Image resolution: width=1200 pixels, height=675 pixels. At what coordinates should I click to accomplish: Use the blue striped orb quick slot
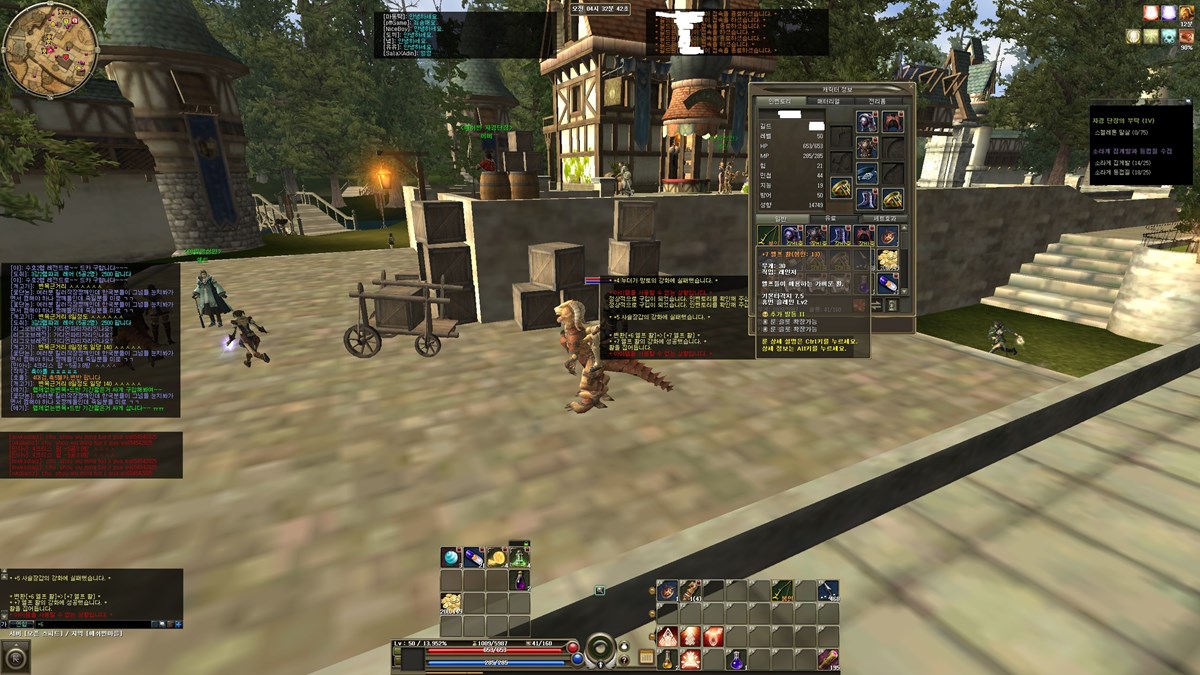(450, 557)
